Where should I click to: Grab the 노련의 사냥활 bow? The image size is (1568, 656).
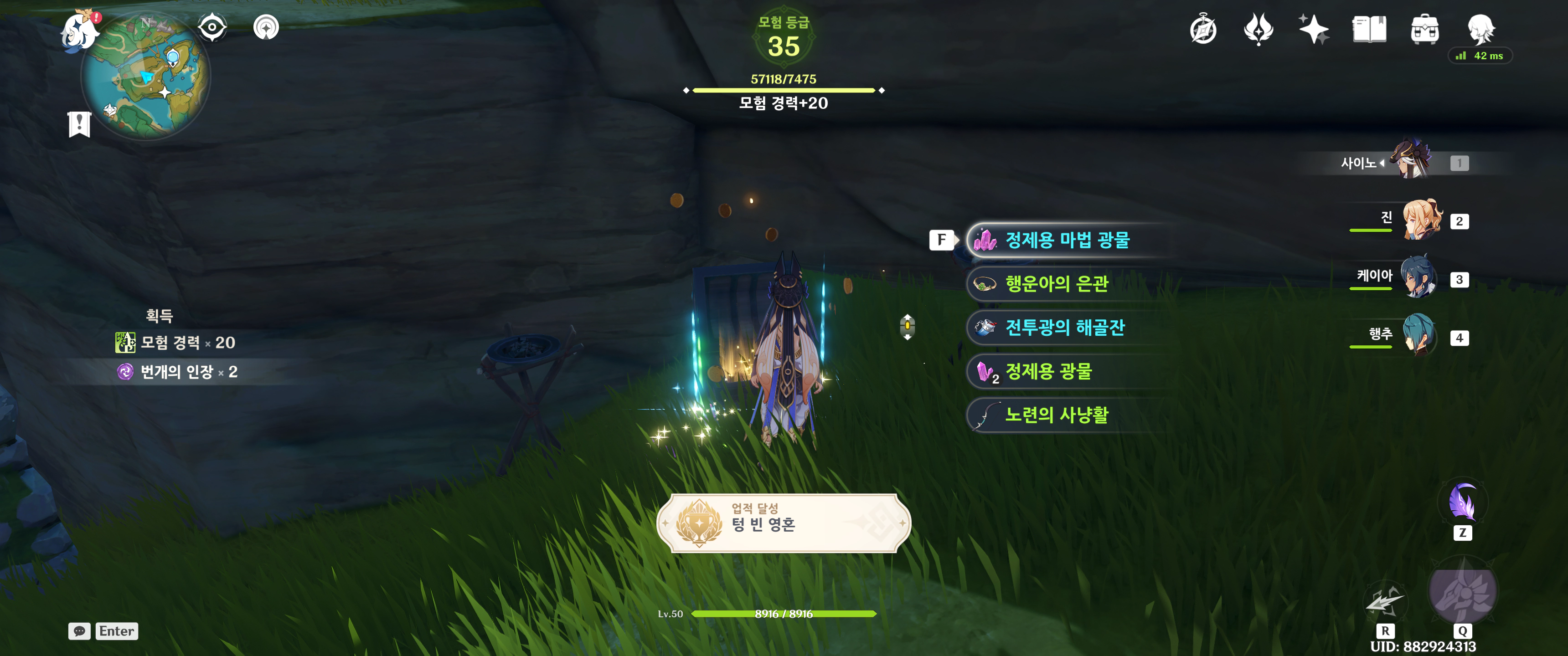(x=1056, y=415)
